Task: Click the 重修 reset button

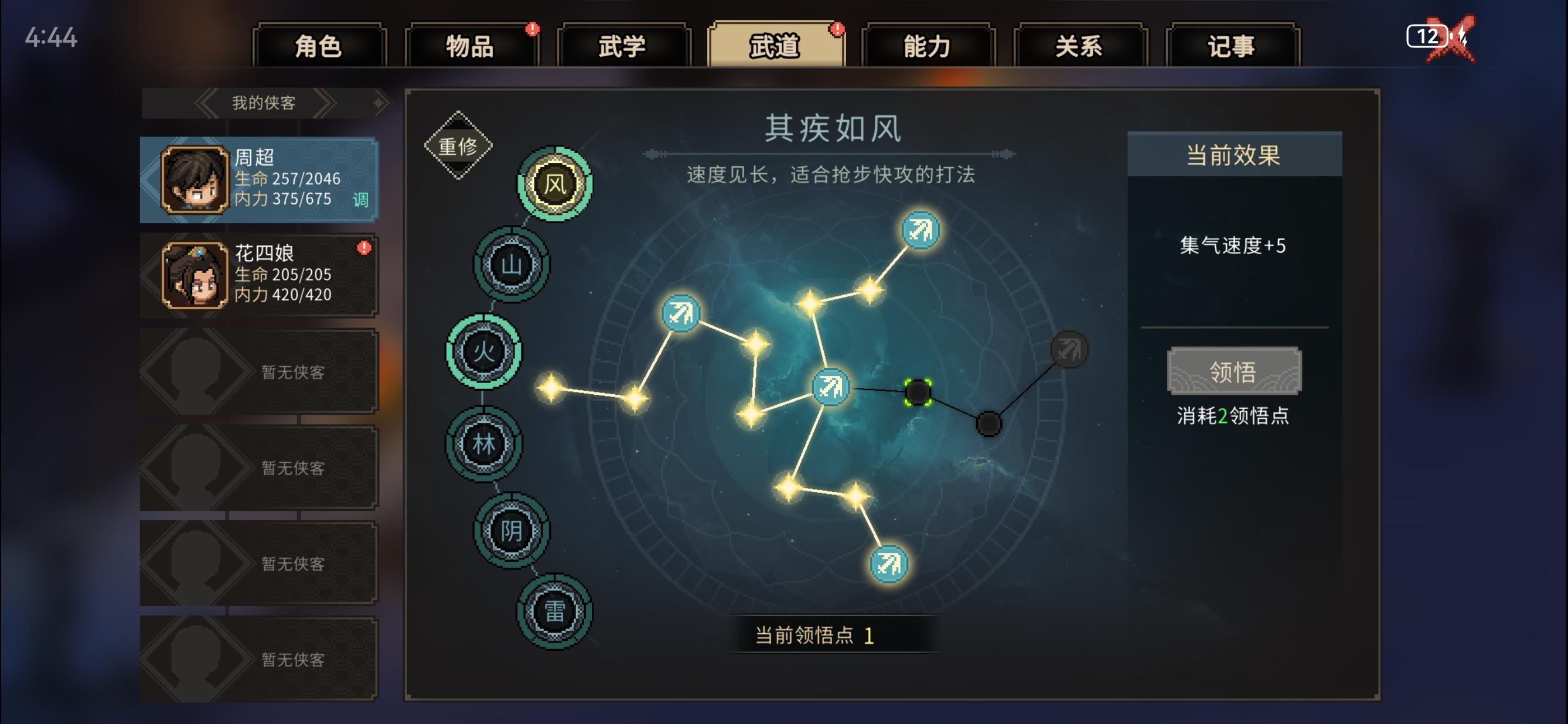Action: click(x=458, y=145)
